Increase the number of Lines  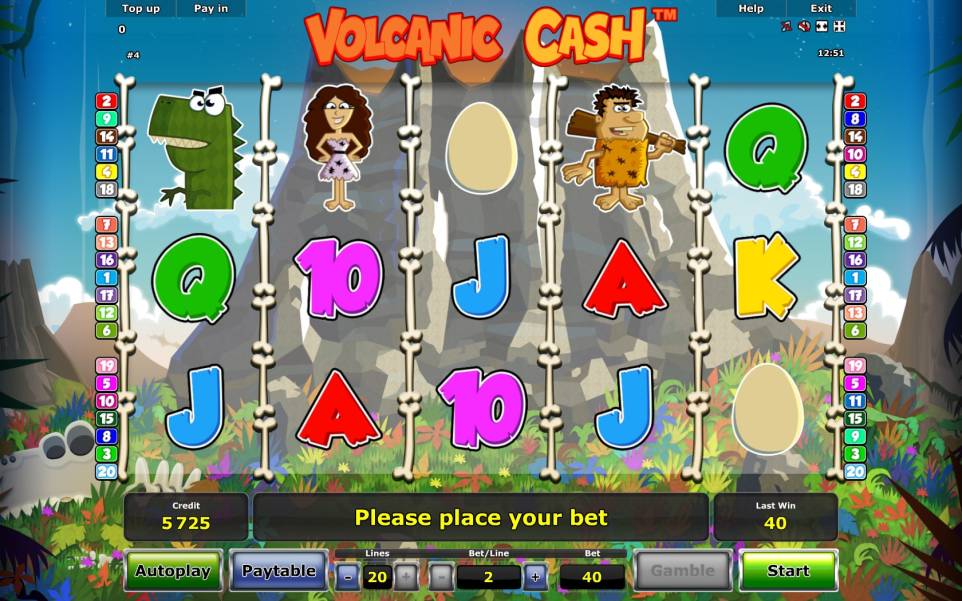[406, 576]
